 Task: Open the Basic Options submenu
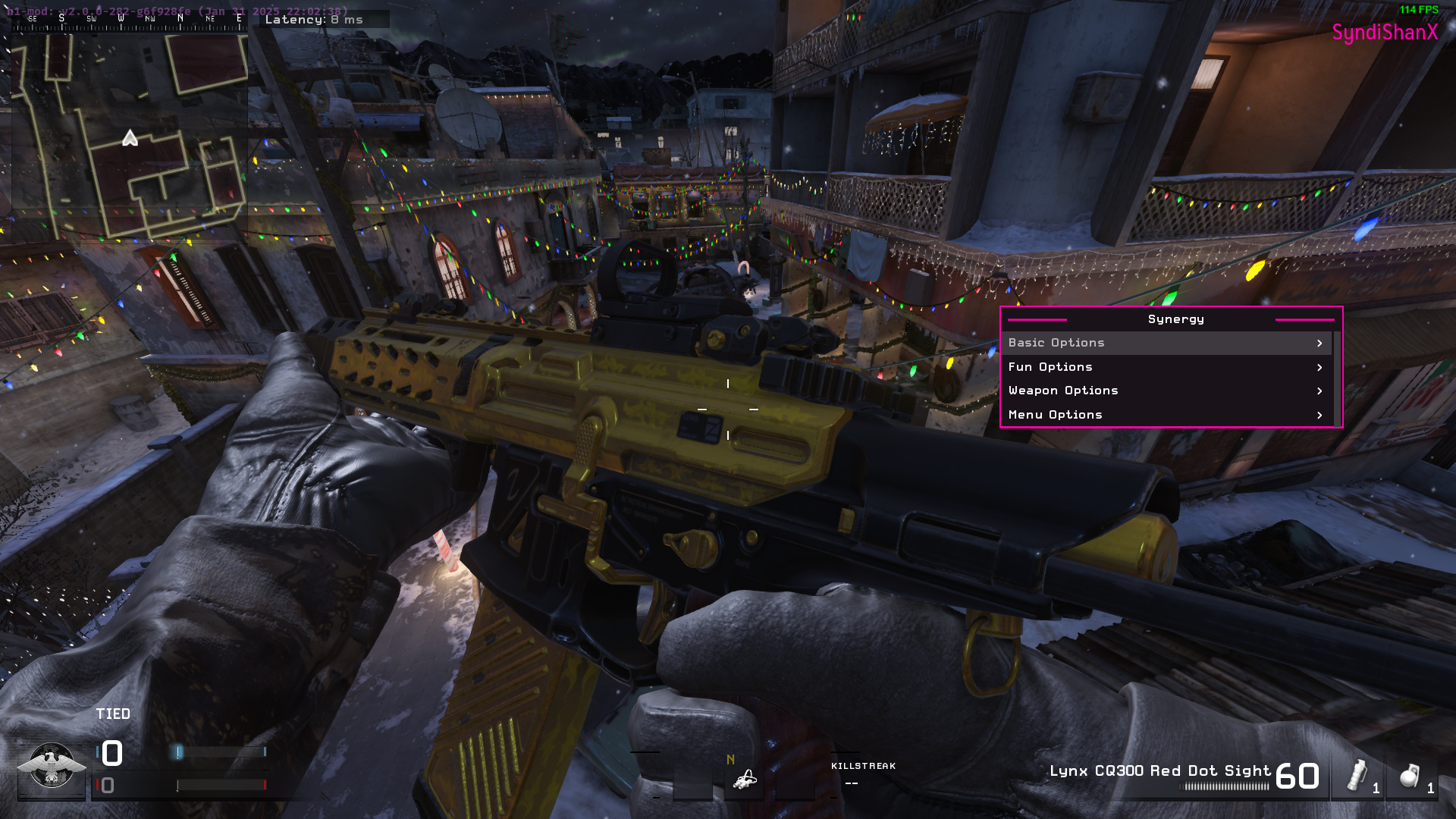pos(1166,343)
